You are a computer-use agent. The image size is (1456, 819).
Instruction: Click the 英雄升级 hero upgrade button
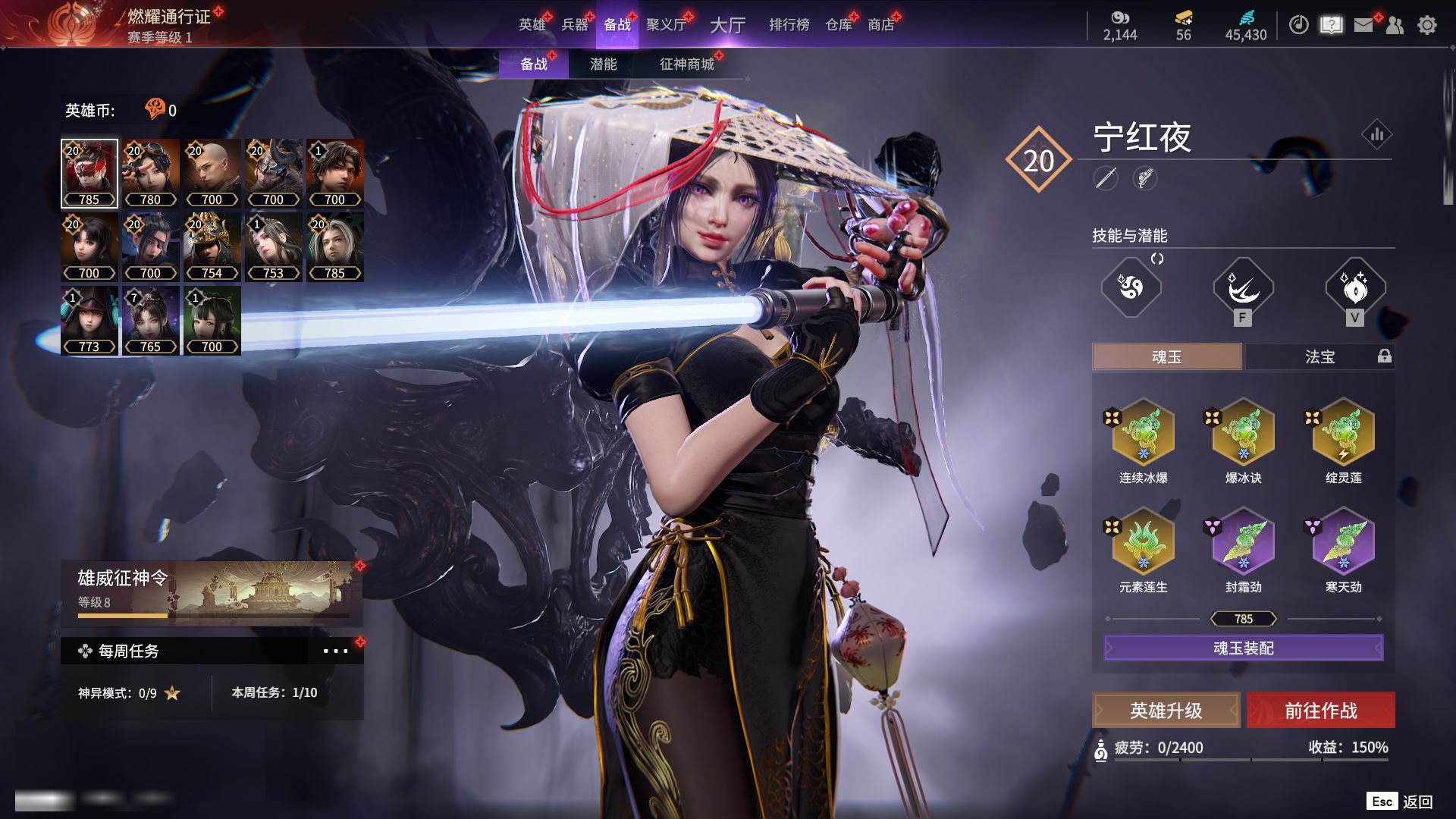pyautogui.click(x=1166, y=711)
